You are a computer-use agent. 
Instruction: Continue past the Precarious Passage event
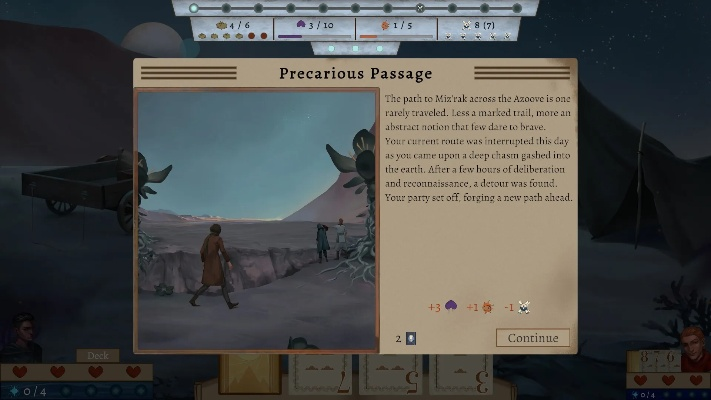point(532,338)
